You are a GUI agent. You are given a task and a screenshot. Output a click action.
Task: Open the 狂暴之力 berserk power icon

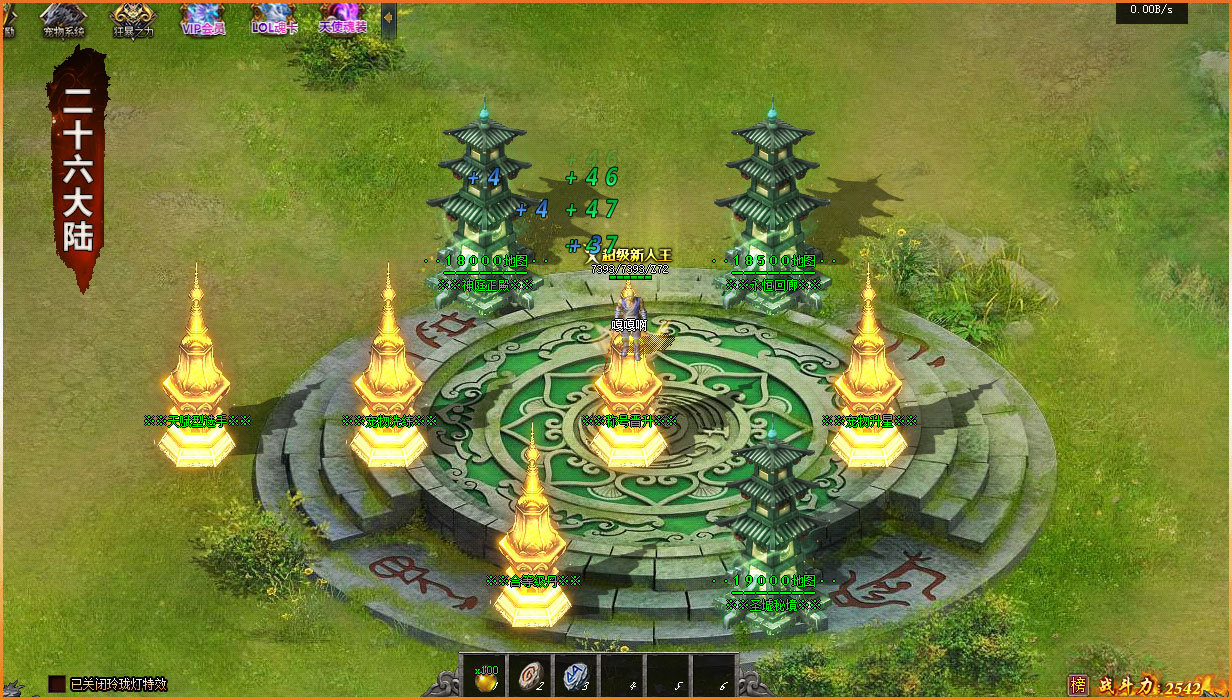(x=133, y=19)
